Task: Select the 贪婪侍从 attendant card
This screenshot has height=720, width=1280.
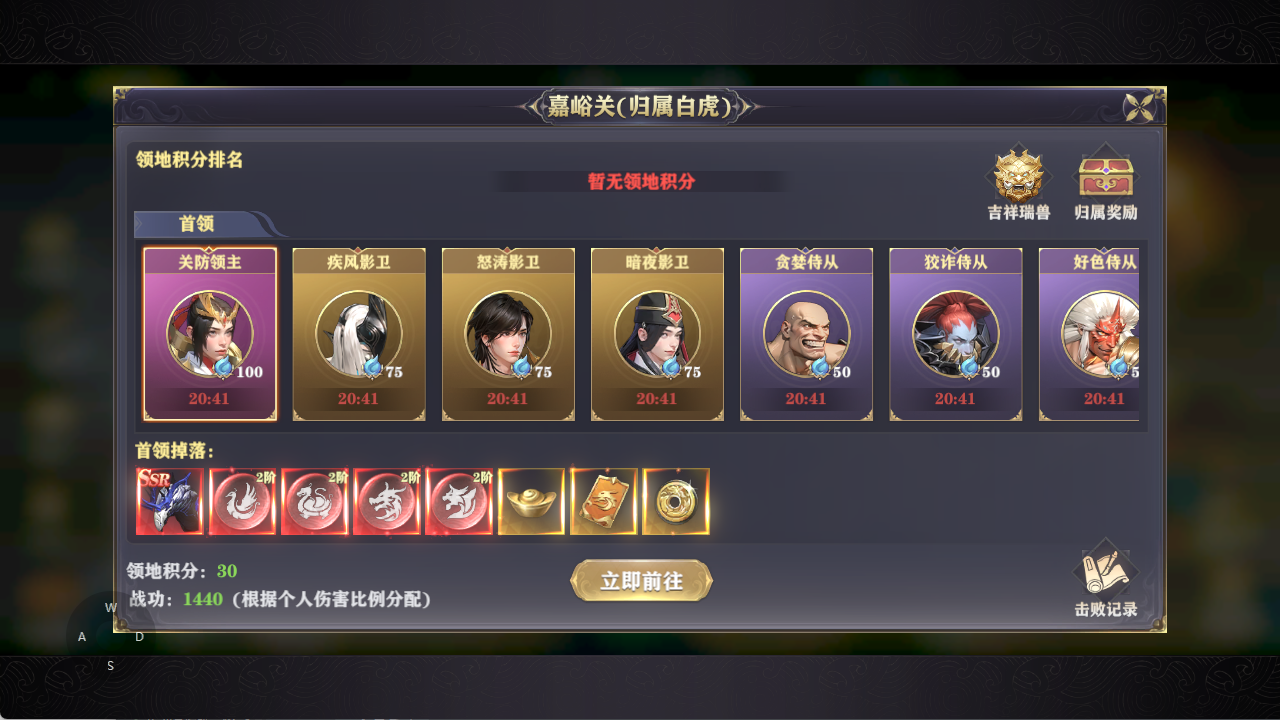Action: click(806, 333)
